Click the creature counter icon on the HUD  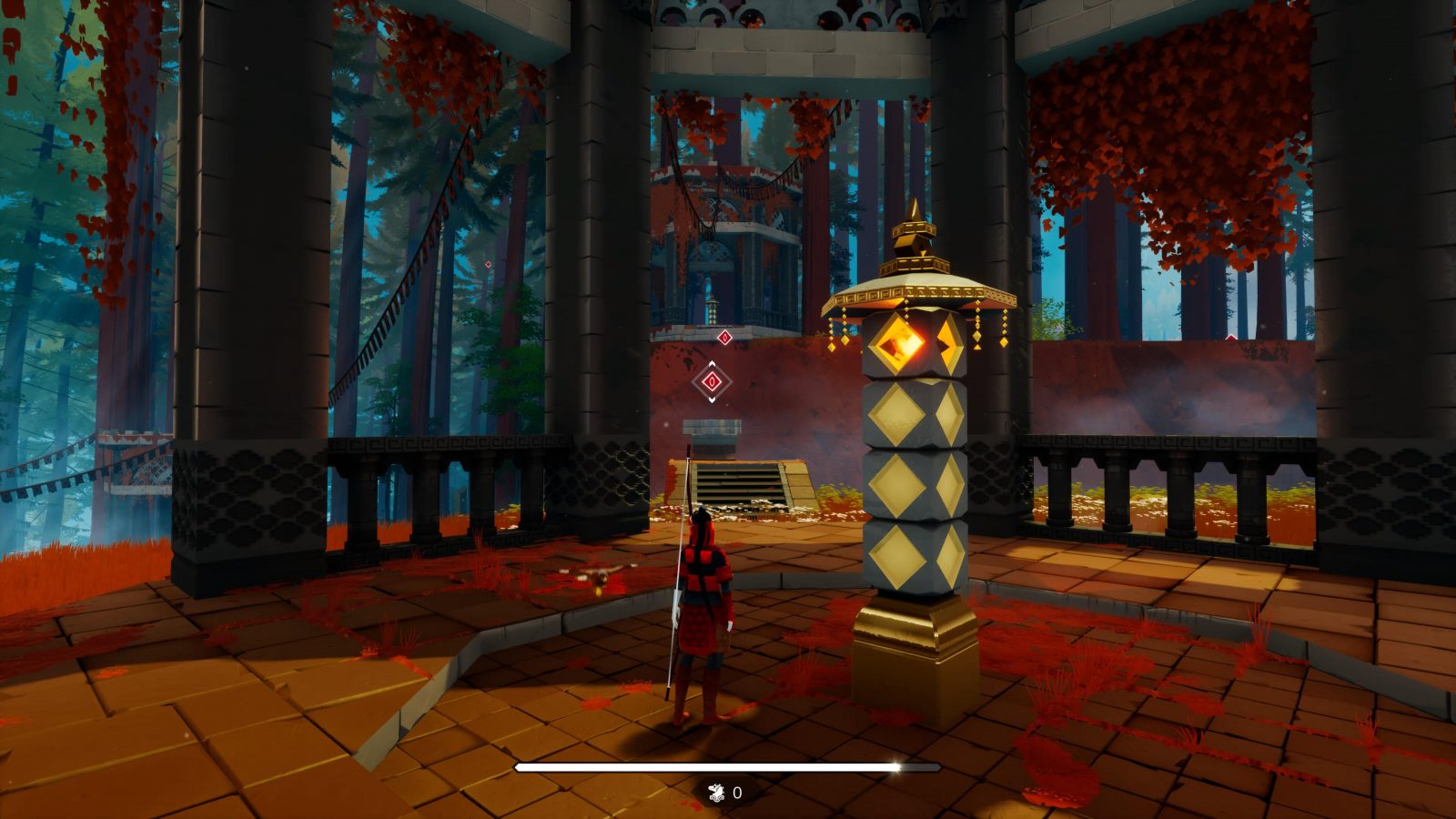pyautogui.click(x=716, y=792)
